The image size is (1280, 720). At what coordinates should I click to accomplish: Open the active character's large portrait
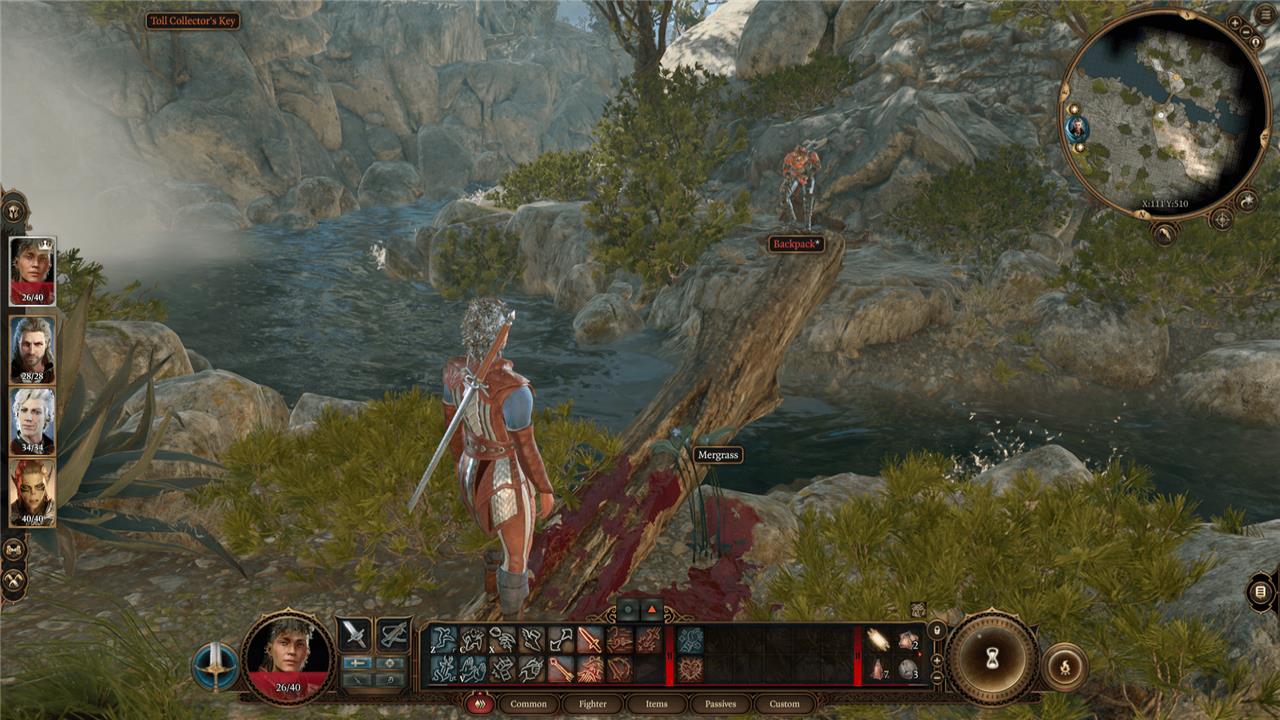(x=288, y=657)
